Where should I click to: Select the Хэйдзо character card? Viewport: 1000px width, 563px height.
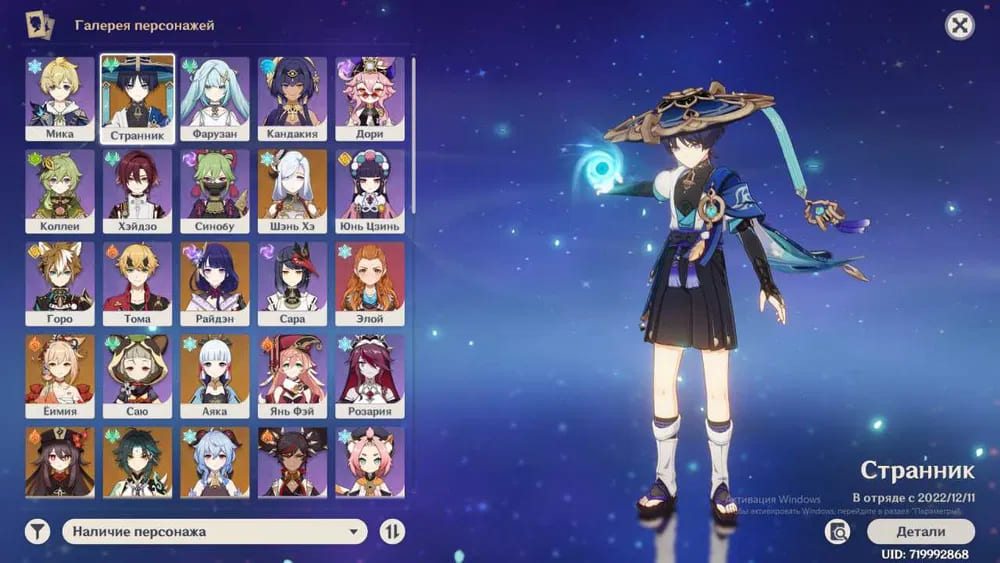(x=138, y=191)
